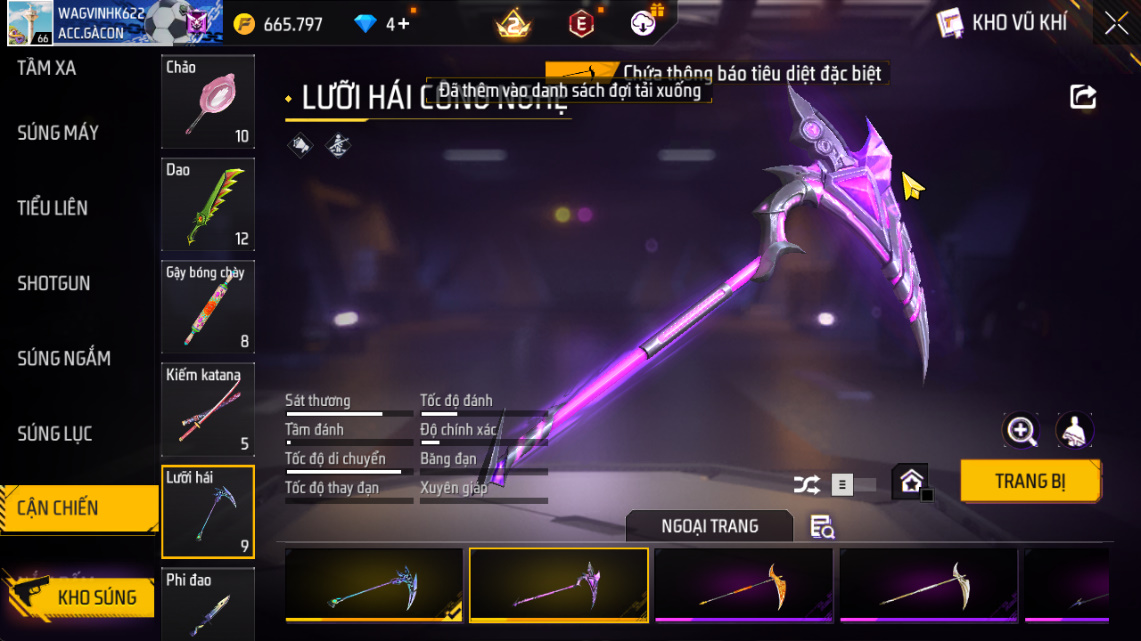1141x641 pixels.
Task: Choose the SÚNG LỤC category
Action: click(x=55, y=433)
